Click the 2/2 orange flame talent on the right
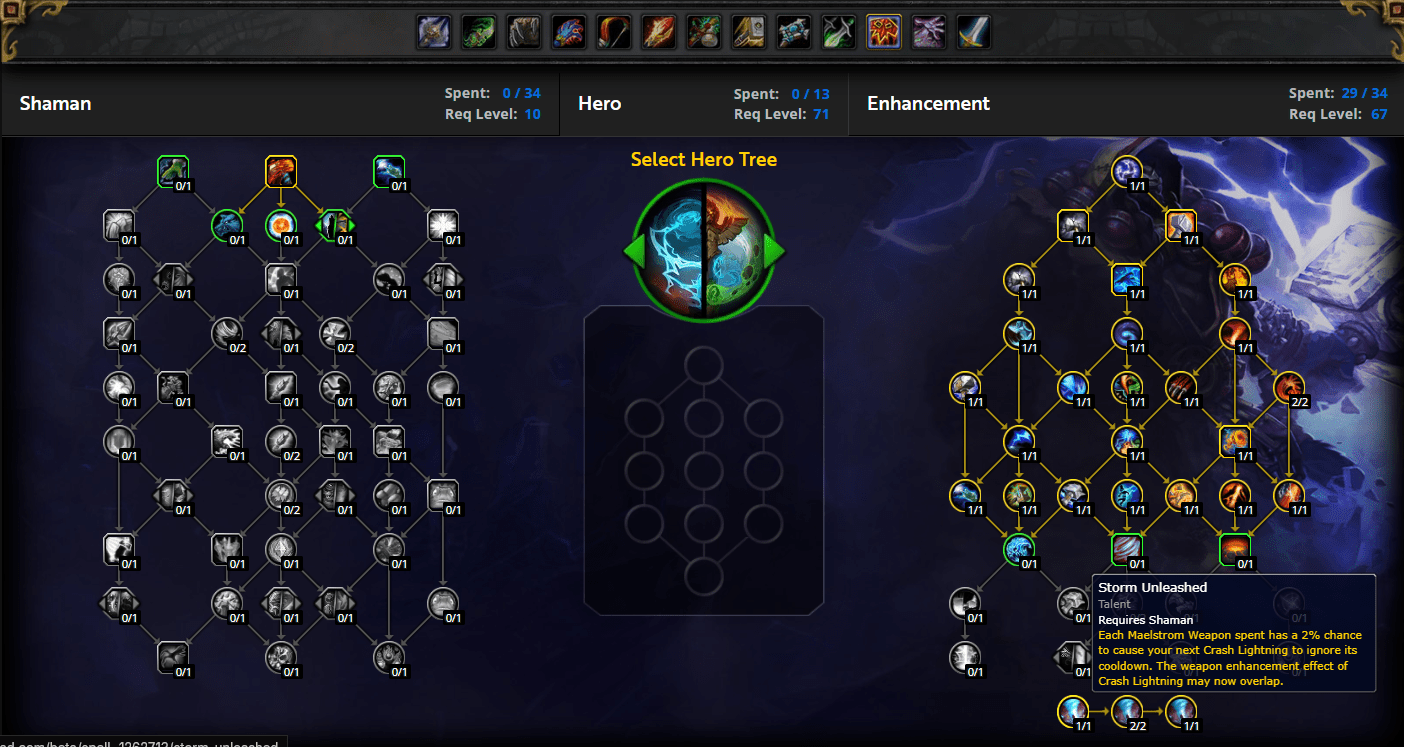The height and width of the screenshot is (747, 1404). 1288,387
